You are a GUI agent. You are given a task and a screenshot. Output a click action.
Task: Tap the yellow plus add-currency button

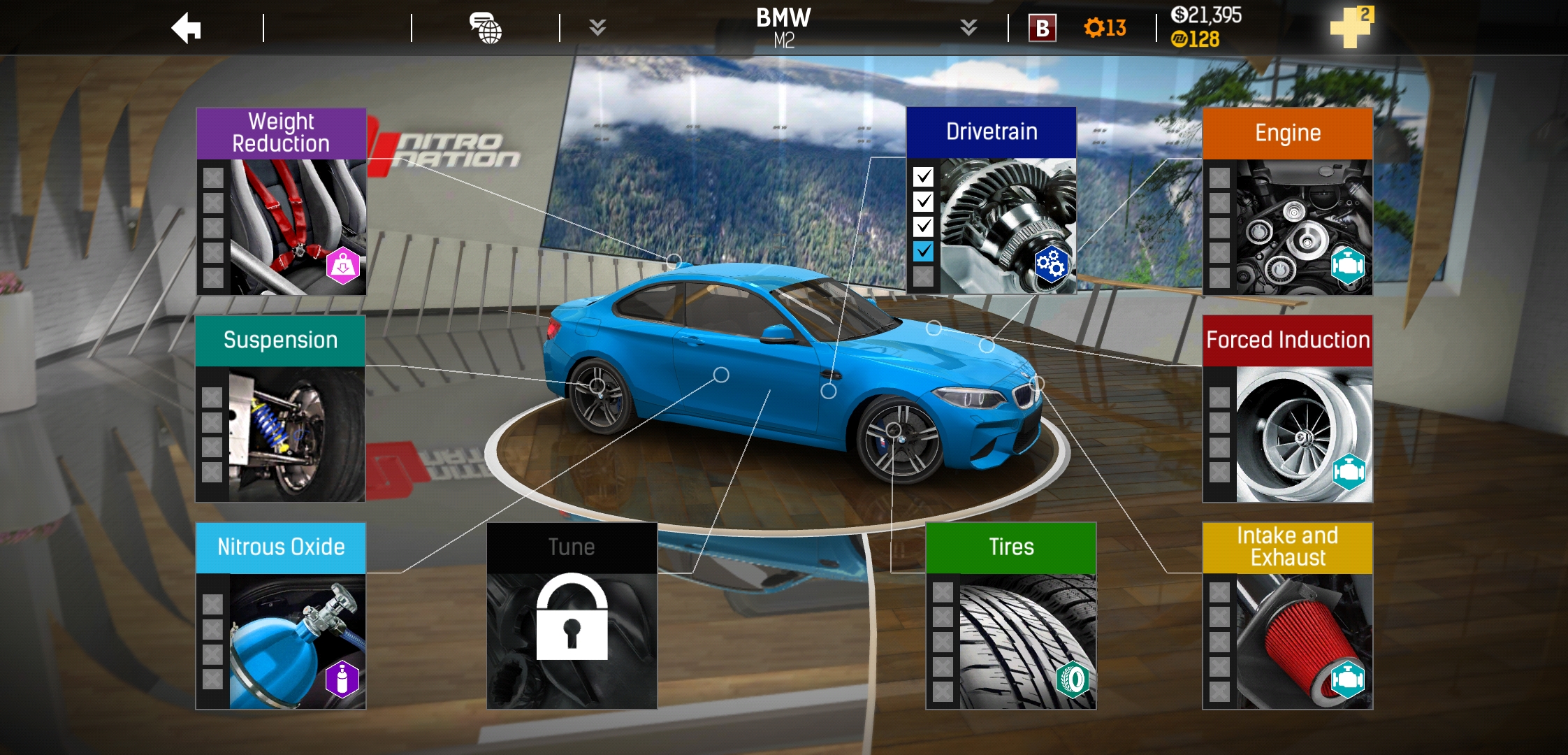1351,28
